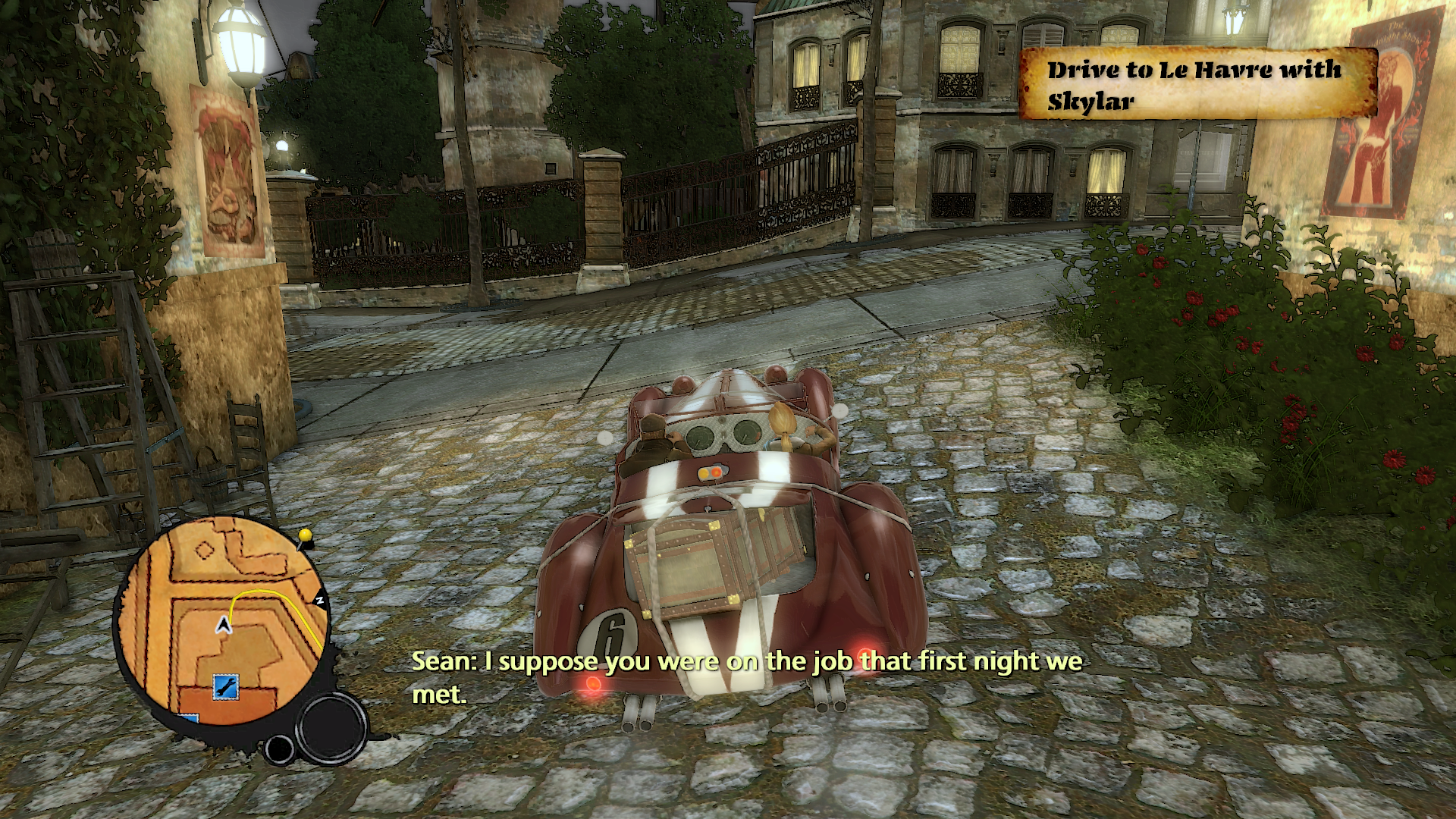Image resolution: width=1456 pixels, height=819 pixels.
Task: Open the circular minimap
Action: click(221, 623)
